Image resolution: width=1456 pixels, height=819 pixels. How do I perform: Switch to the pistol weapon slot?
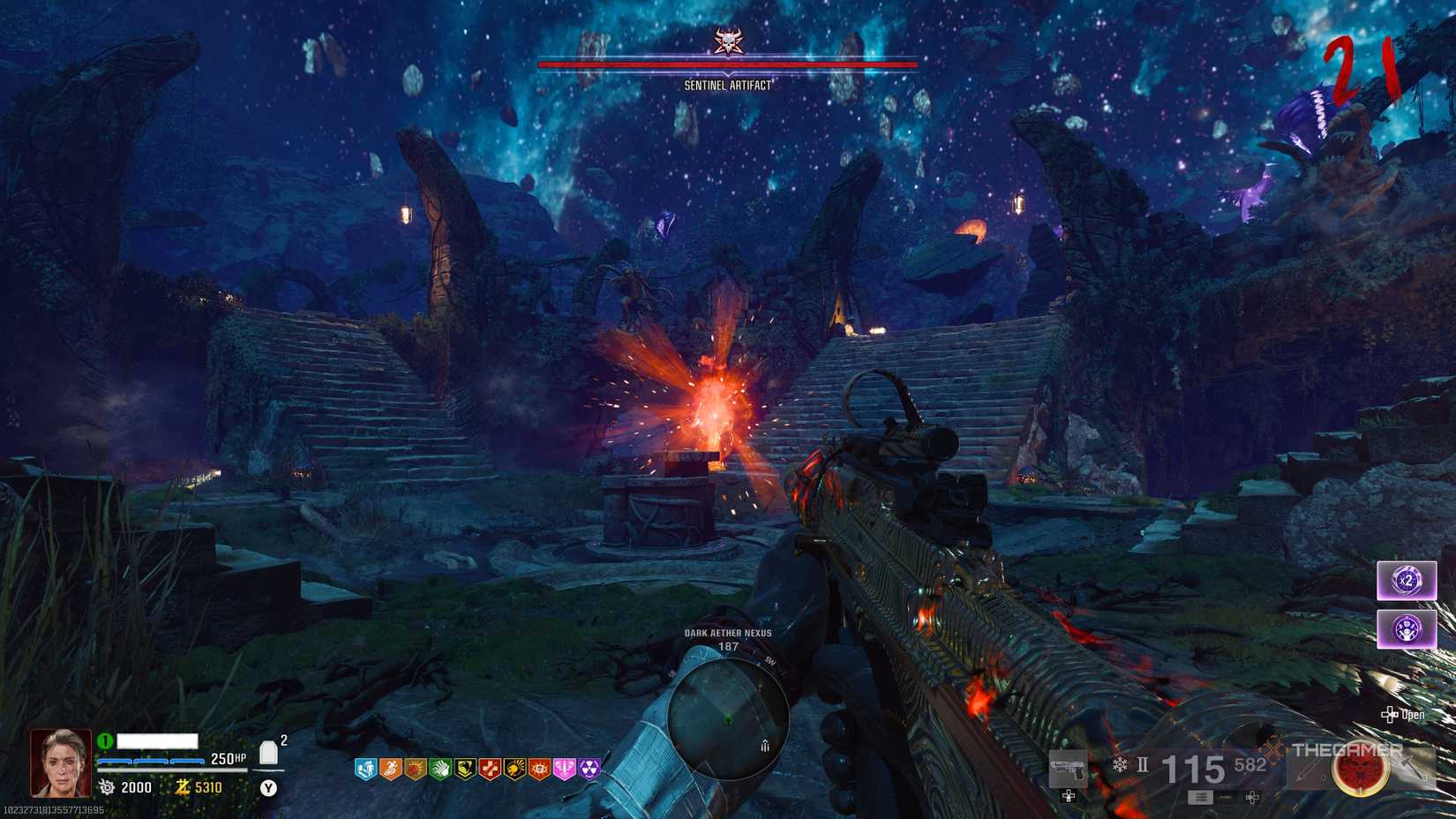coord(1069,770)
